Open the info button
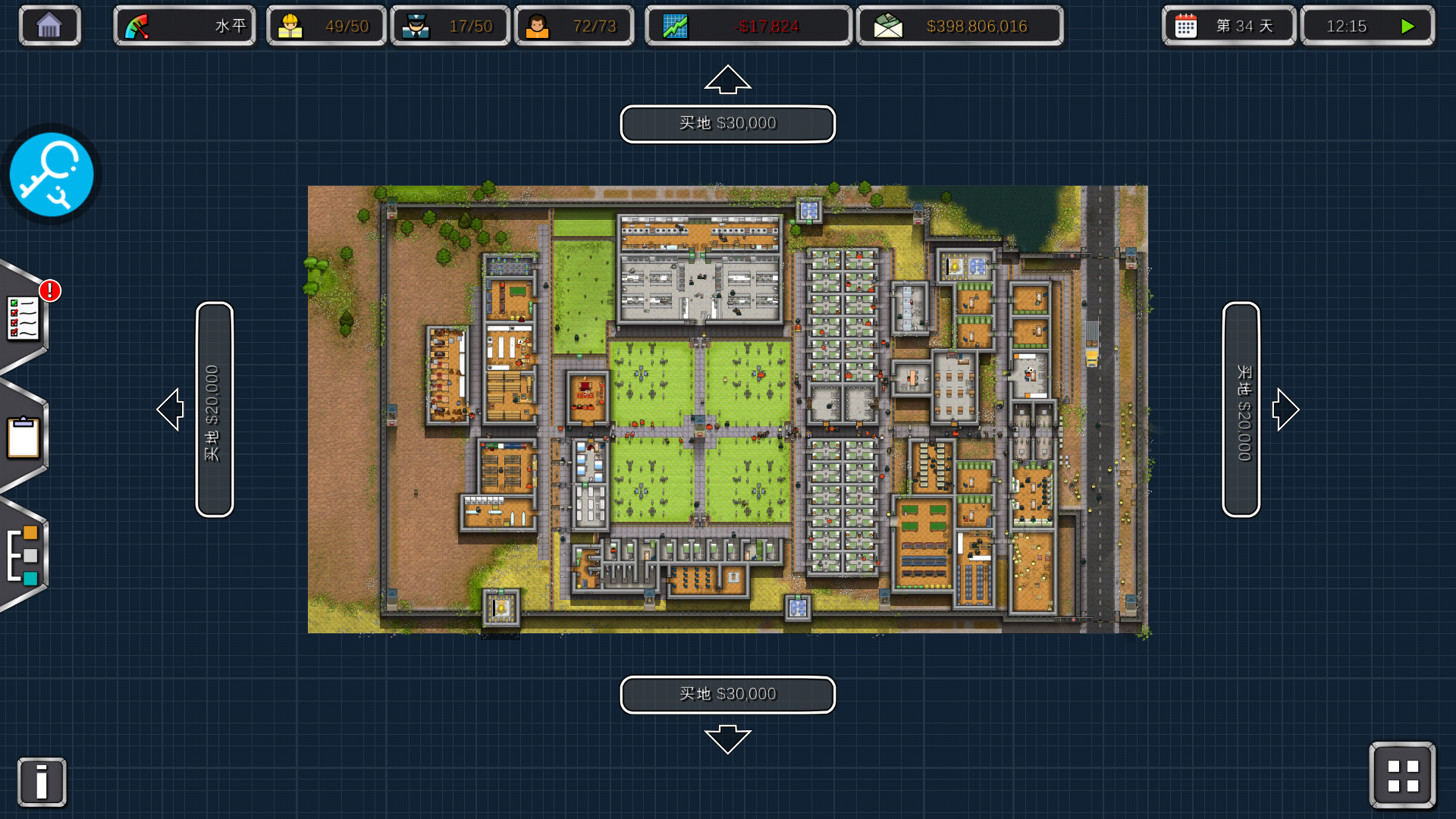The height and width of the screenshot is (819, 1456). (x=42, y=782)
